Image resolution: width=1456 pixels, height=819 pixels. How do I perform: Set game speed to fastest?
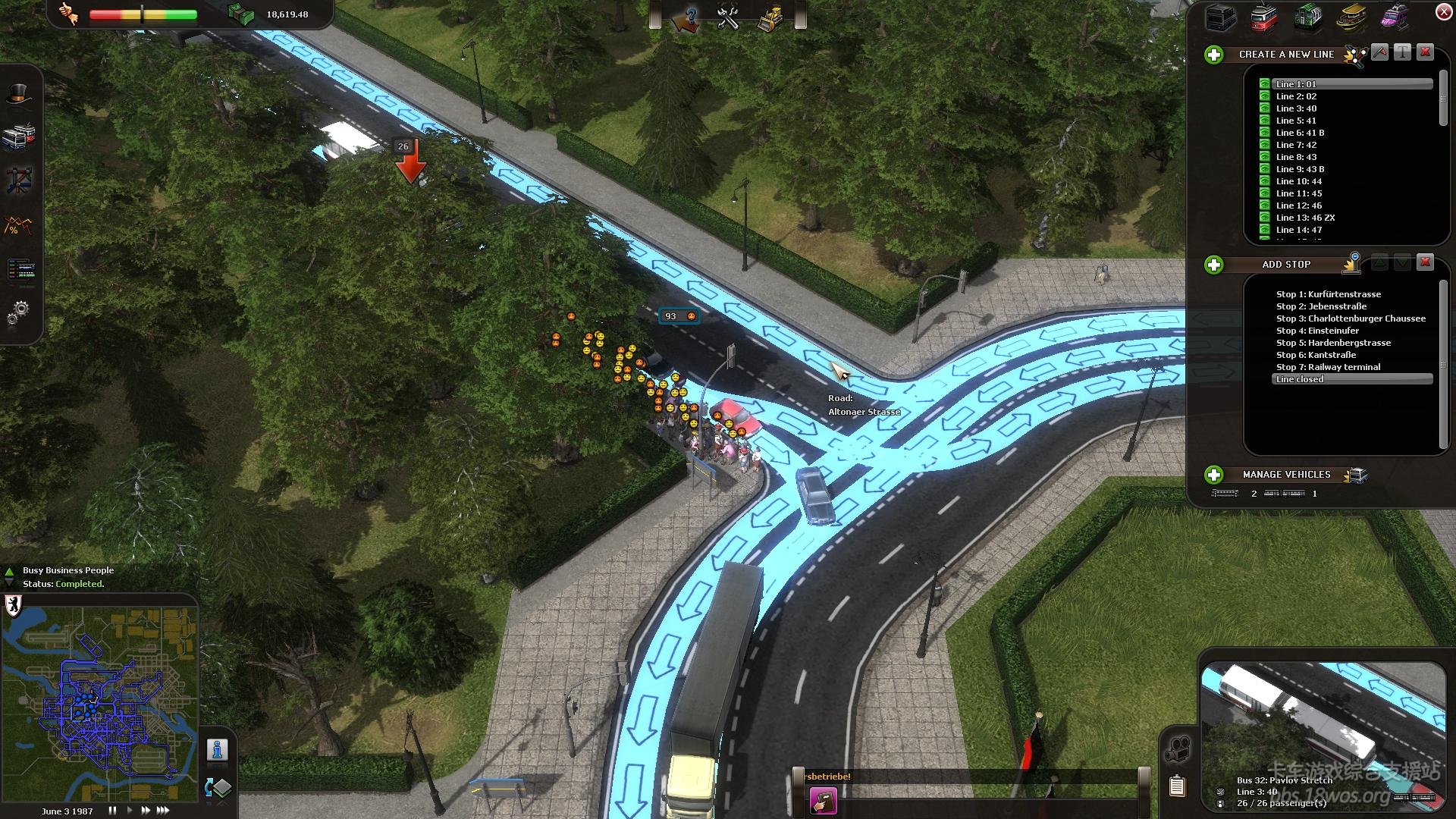pos(163,810)
